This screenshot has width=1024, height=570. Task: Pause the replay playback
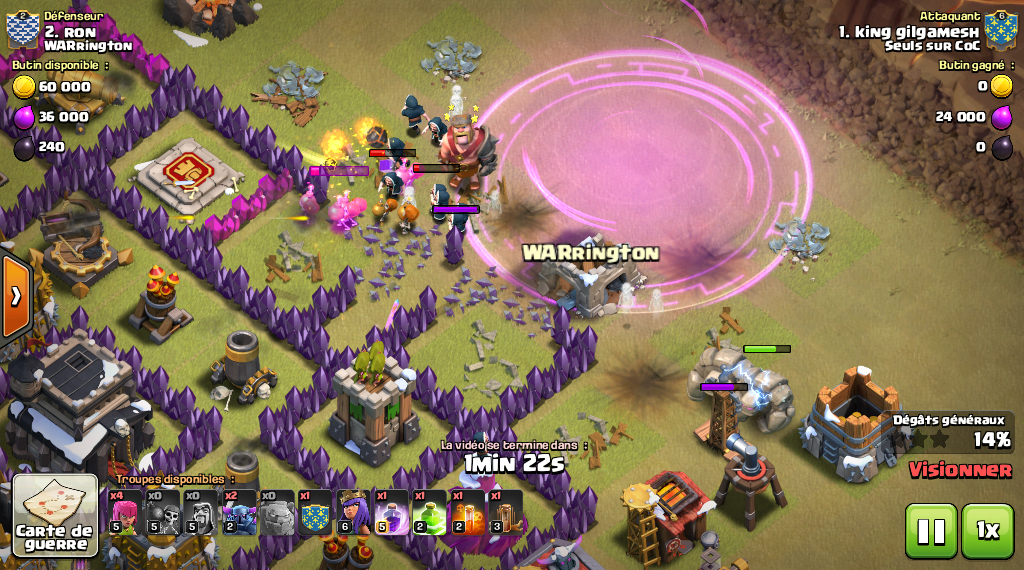pyautogui.click(x=930, y=530)
